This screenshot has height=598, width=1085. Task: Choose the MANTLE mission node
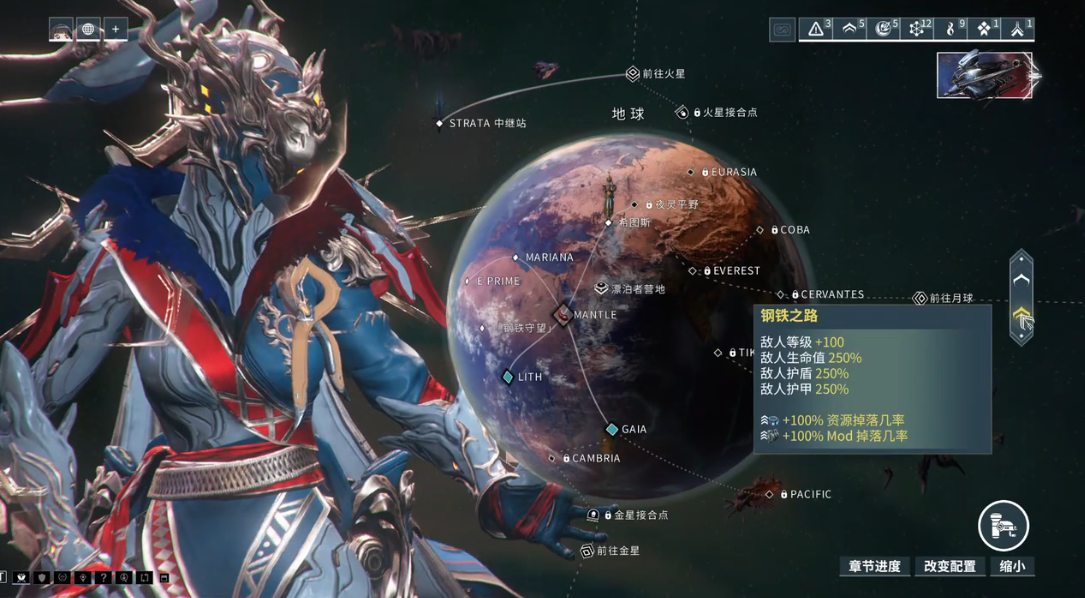563,315
